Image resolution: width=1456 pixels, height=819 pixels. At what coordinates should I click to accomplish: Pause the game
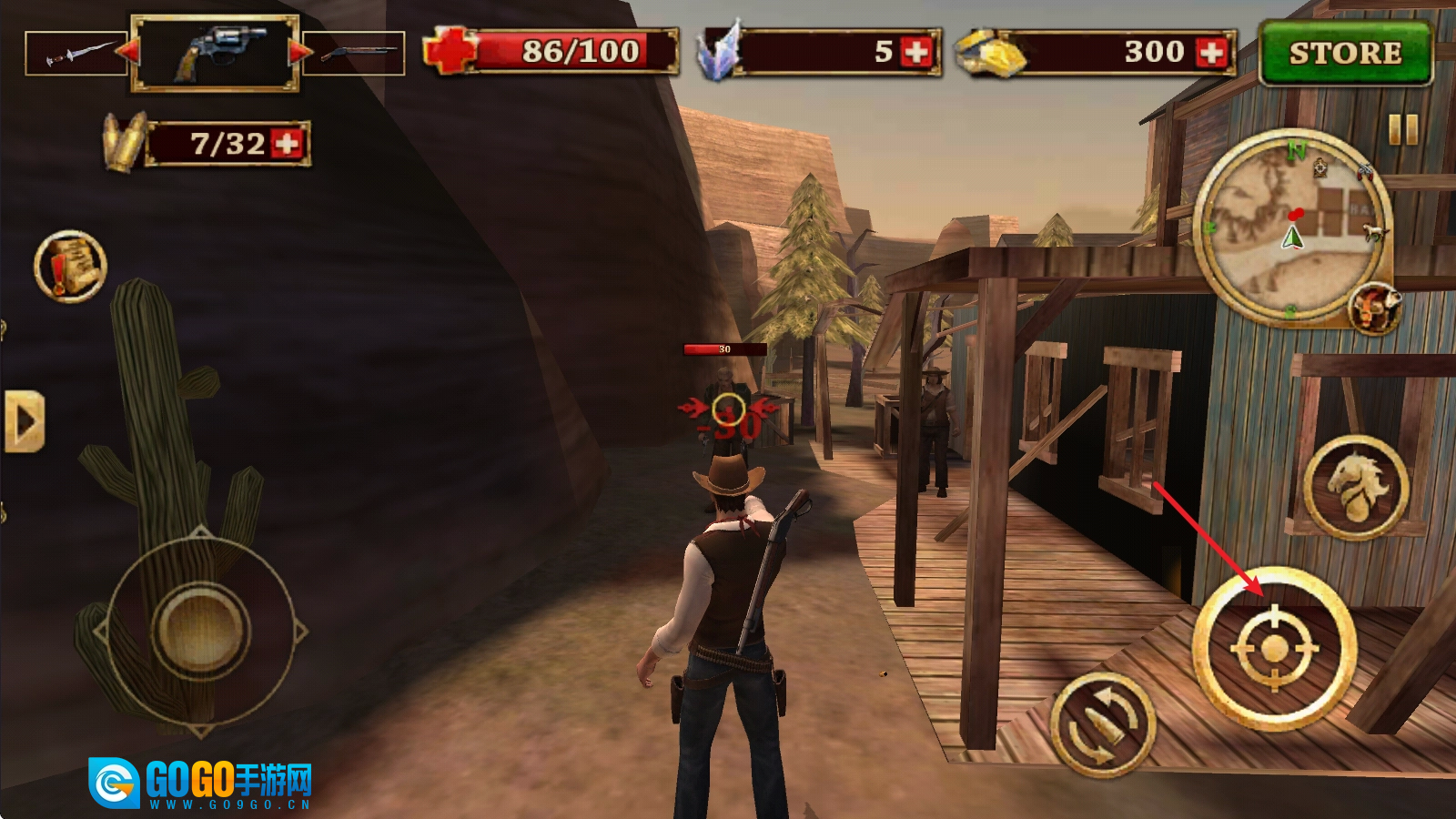1403,130
